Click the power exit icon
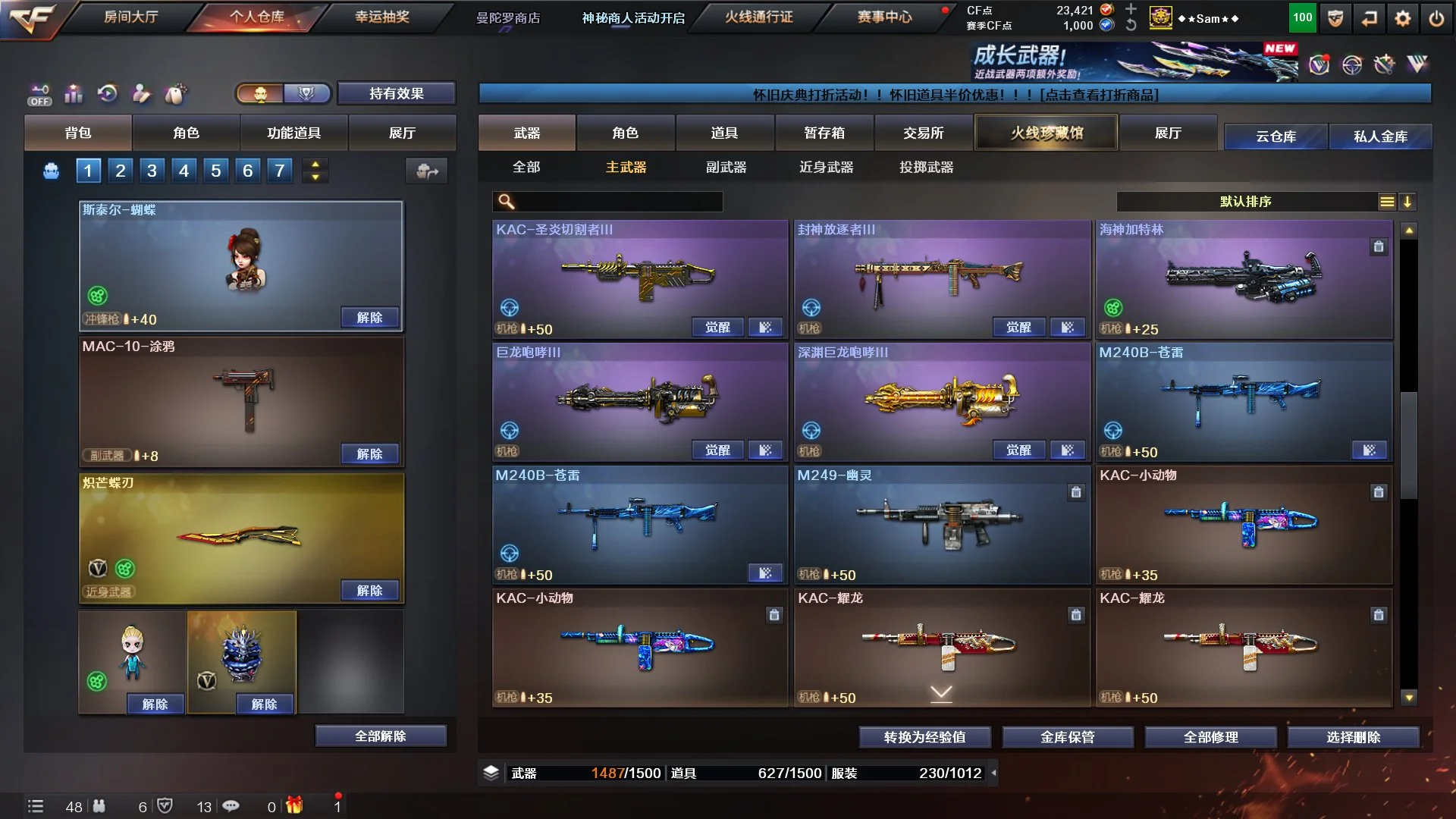This screenshot has height=819, width=1456. (1436, 19)
